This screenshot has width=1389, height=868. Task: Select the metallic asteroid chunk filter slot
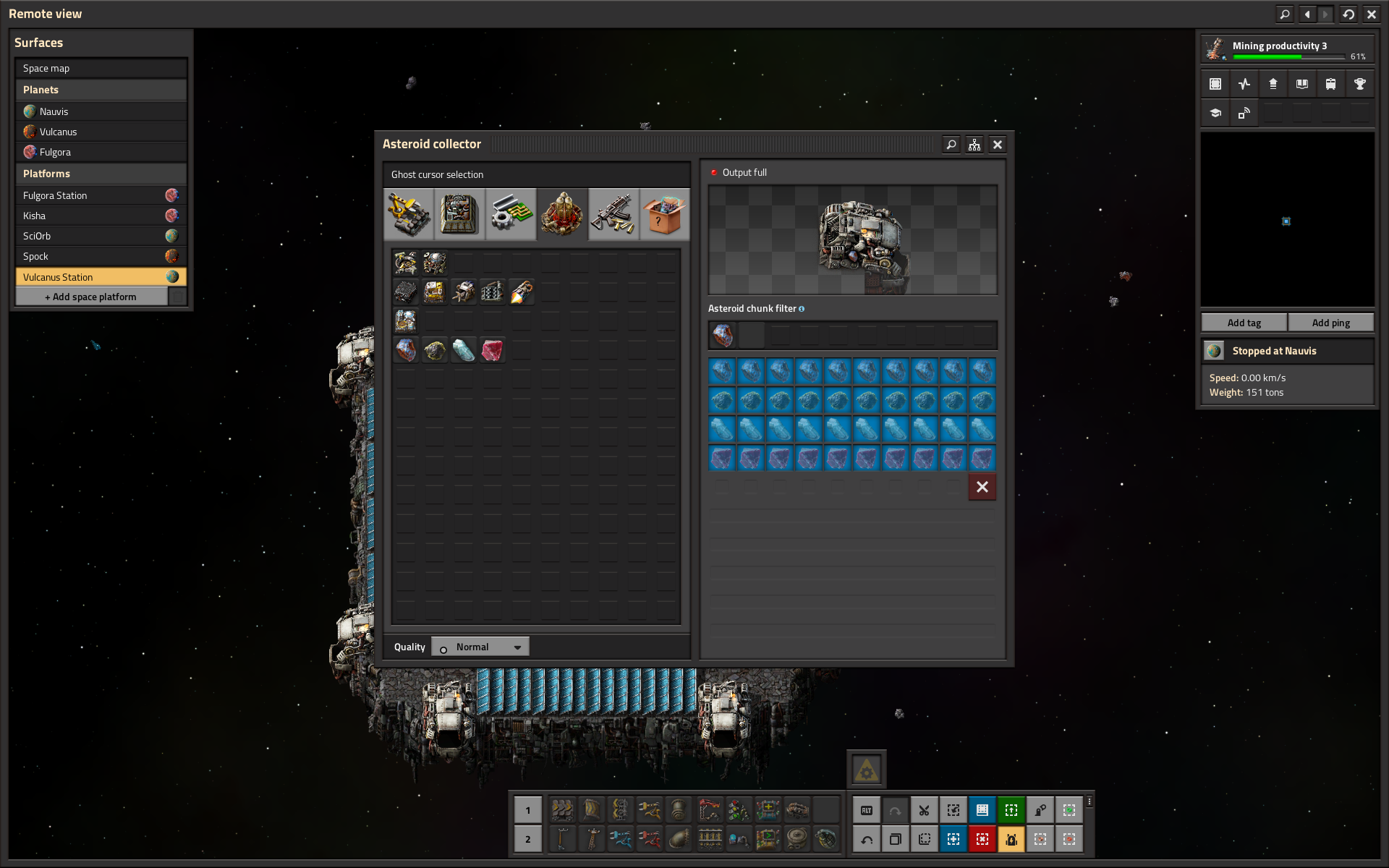[722, 335]
